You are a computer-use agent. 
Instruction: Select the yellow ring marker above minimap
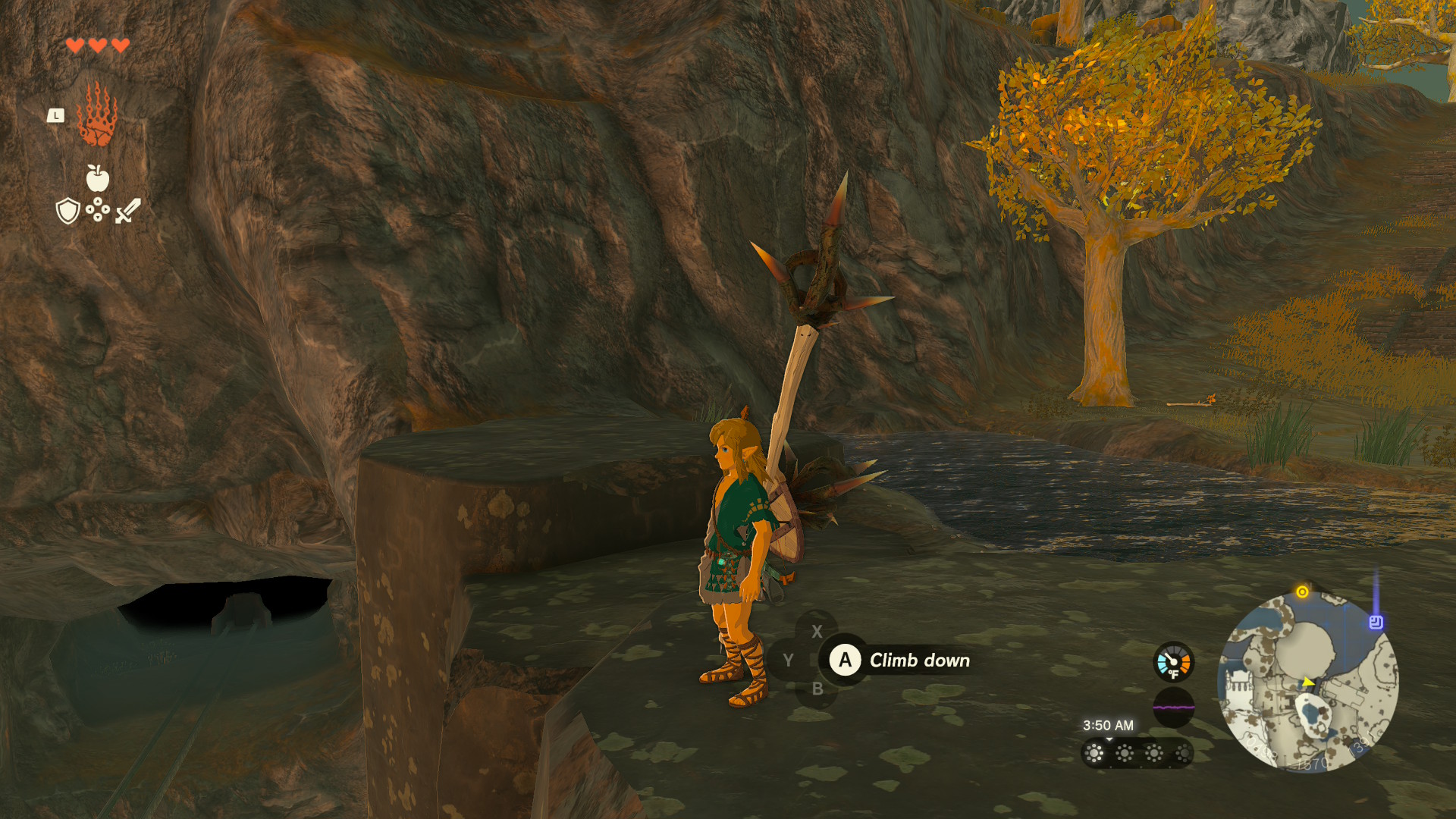tap(1302, 592)
